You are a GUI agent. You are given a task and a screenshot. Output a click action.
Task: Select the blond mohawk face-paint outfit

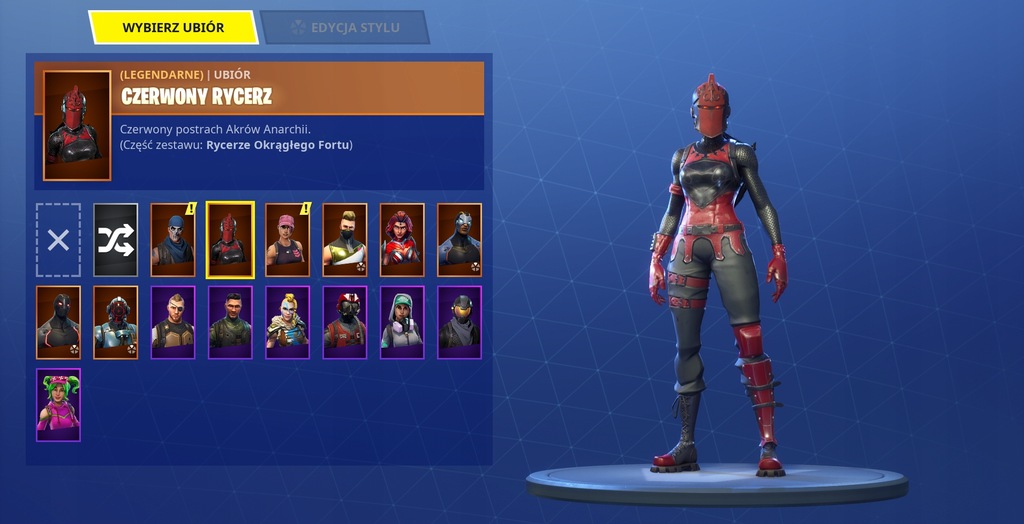(x=288, y=322)
